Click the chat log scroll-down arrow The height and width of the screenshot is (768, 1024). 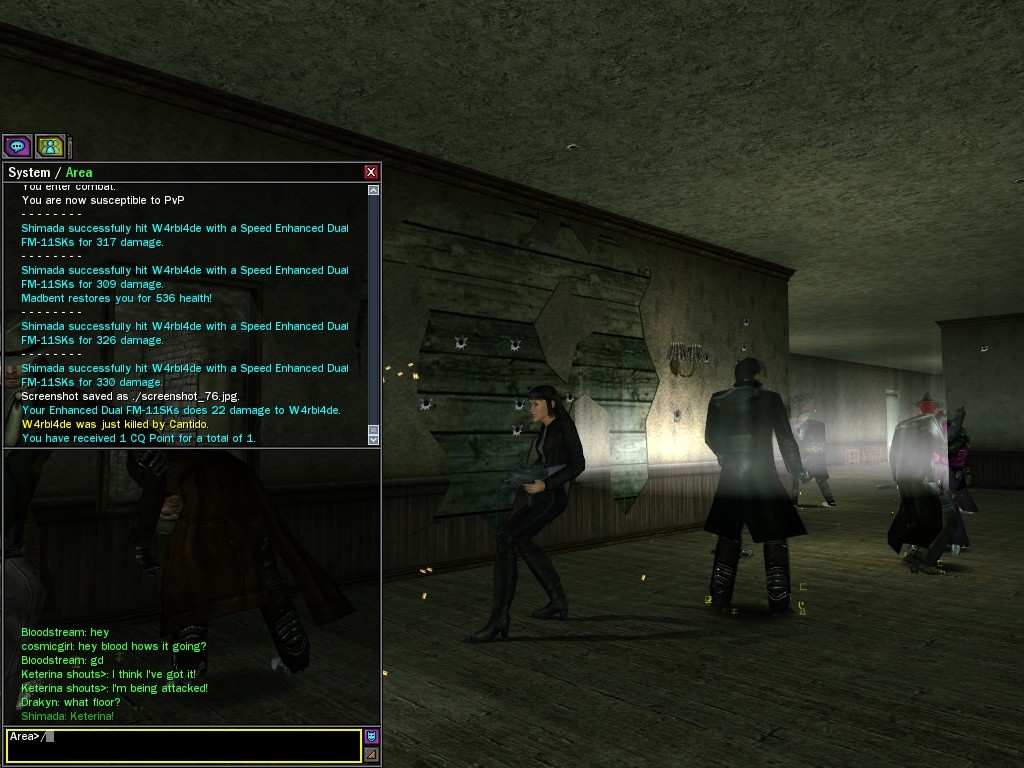(x=373, y=438)
